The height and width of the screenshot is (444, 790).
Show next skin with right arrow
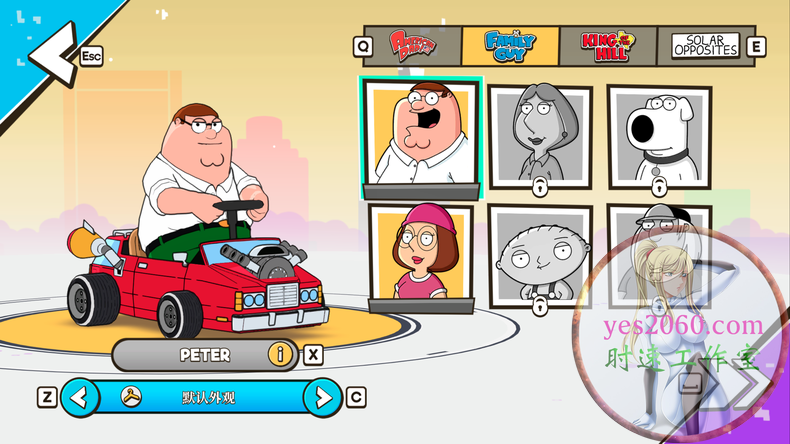click(x=322, y=398)
